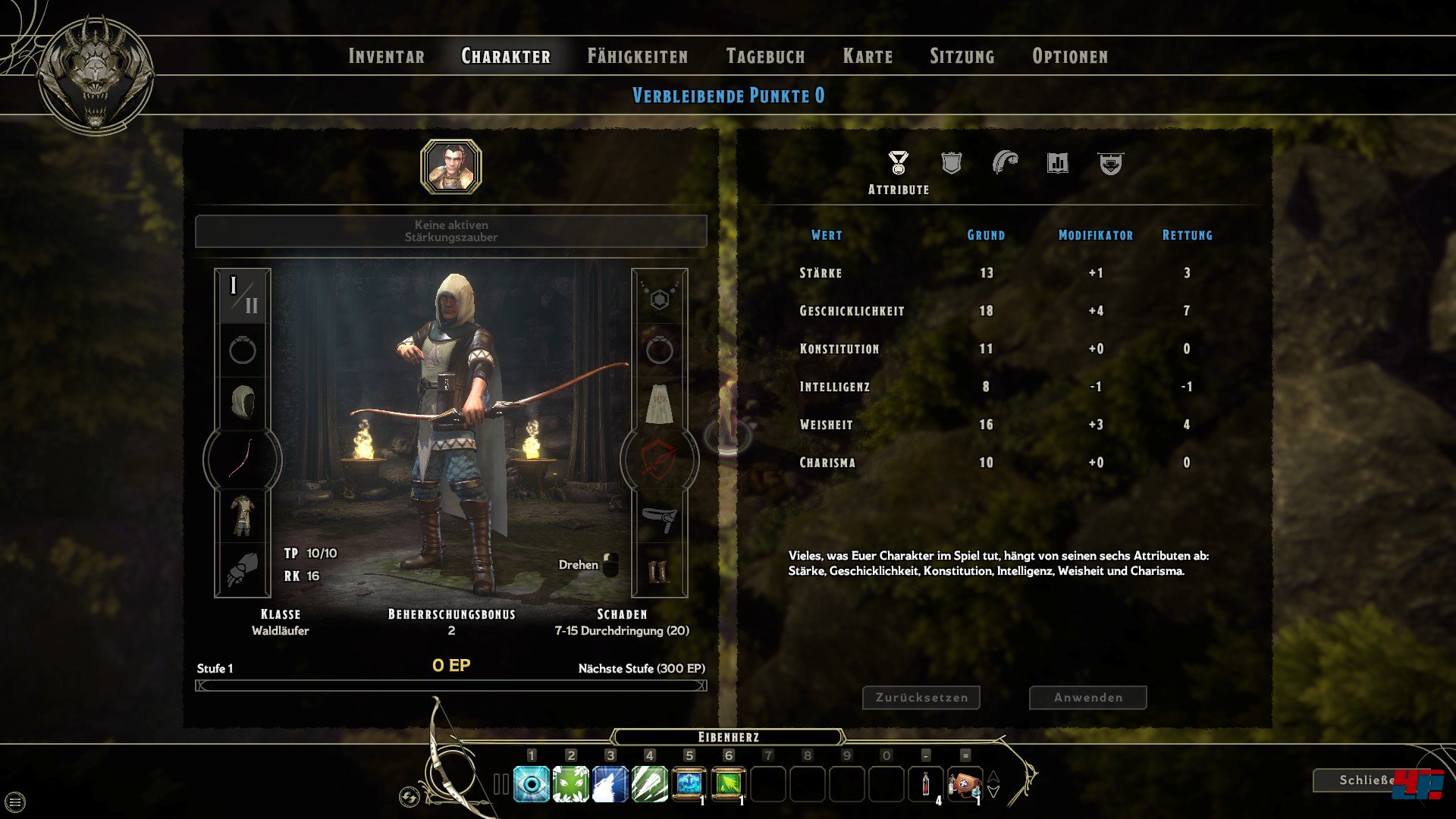Open the Tagebuch journal
The width and height of the screenshot is (1456, 819).
click(765, 56)
